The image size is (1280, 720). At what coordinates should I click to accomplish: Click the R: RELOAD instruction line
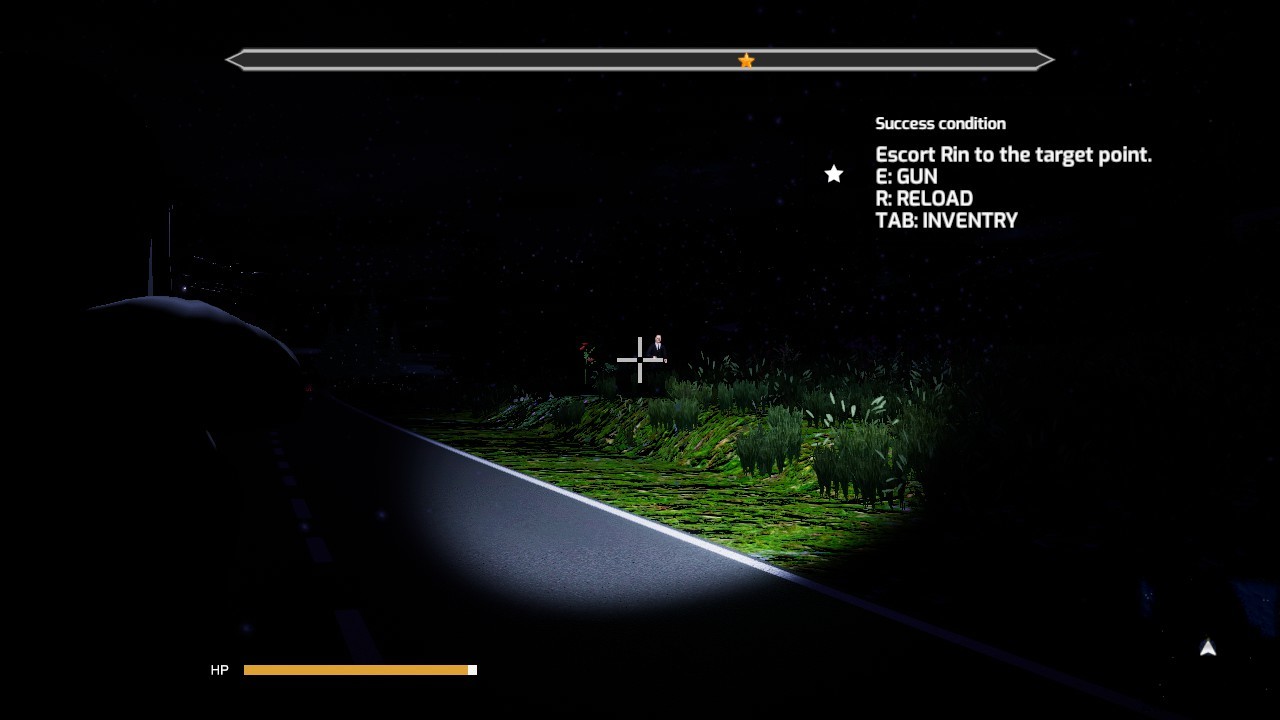924,198
